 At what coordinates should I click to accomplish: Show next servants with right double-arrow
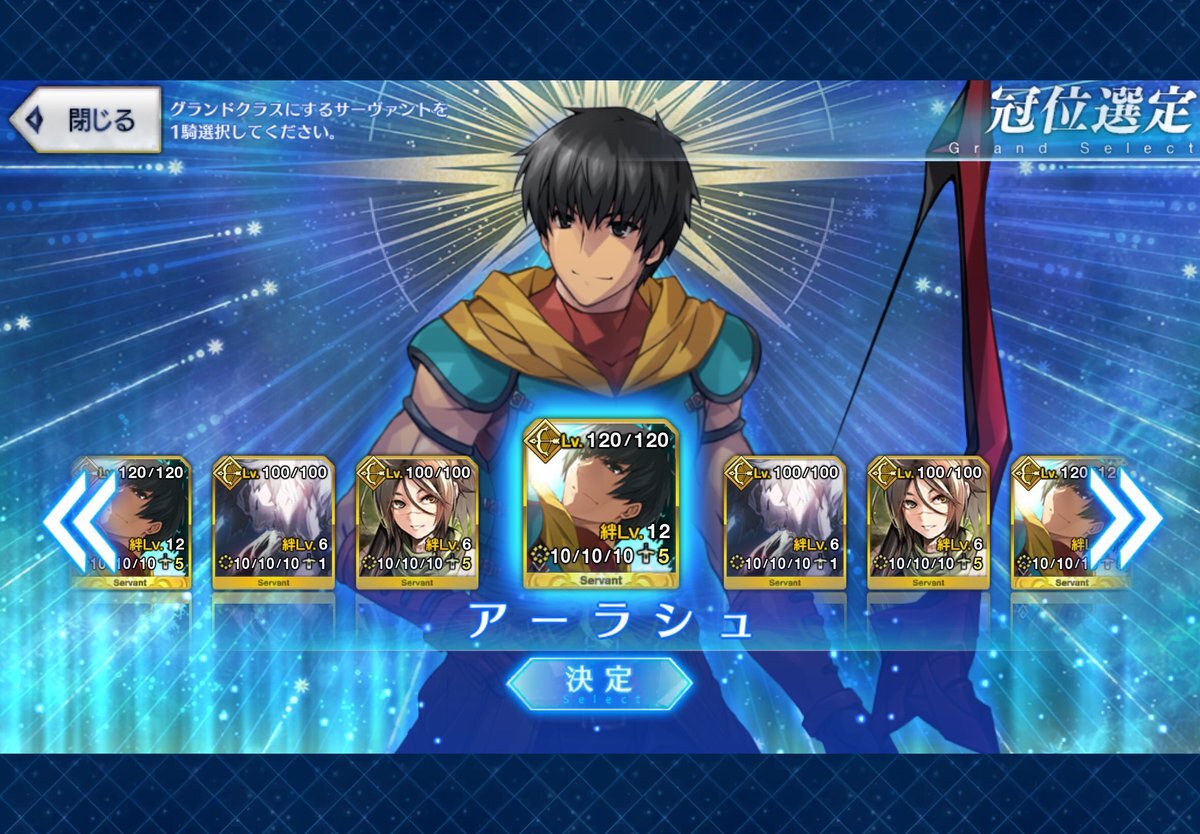pyautogui.click(x=1125, y=520)
